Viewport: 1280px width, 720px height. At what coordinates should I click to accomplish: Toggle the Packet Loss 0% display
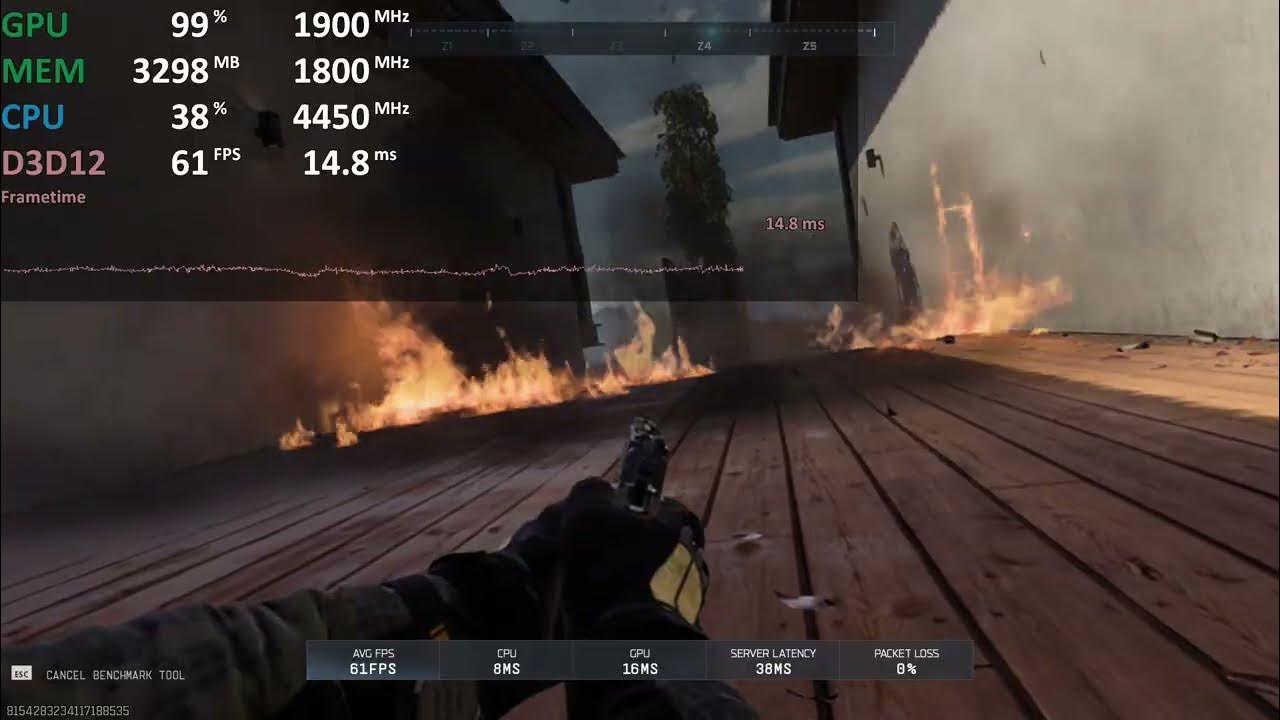tap(904, 659)
